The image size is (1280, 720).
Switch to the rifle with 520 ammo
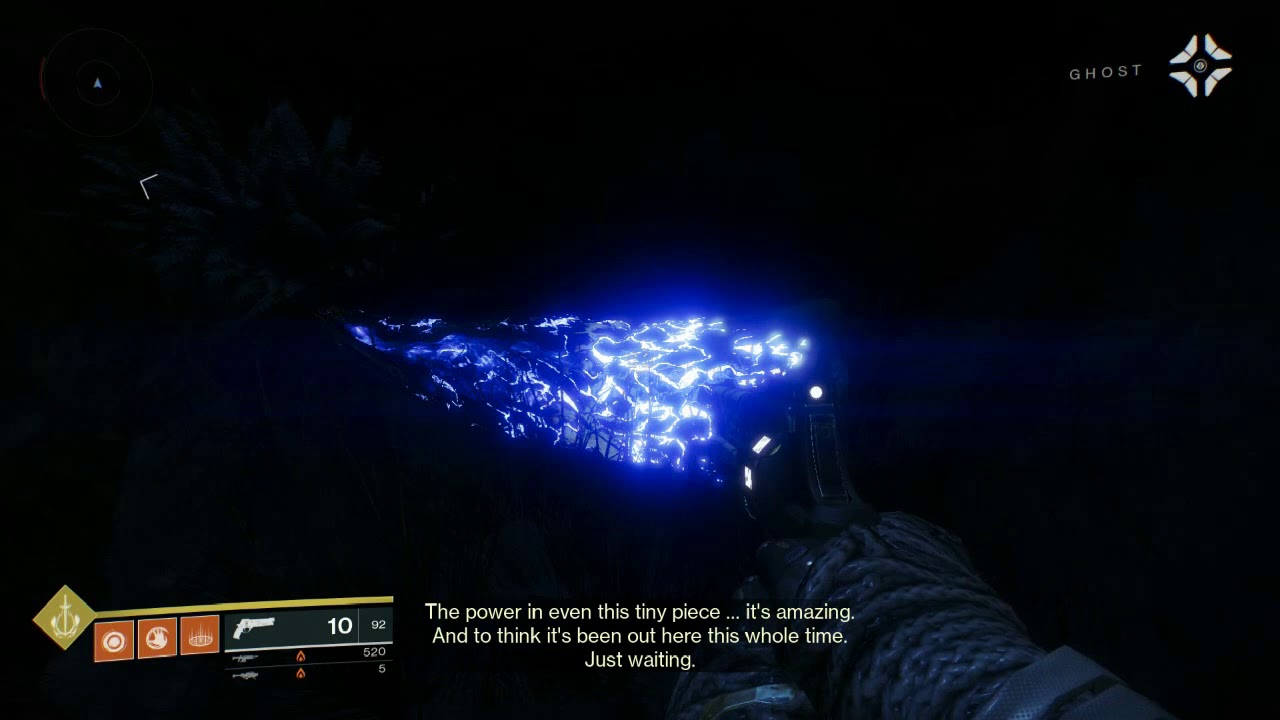245,657
